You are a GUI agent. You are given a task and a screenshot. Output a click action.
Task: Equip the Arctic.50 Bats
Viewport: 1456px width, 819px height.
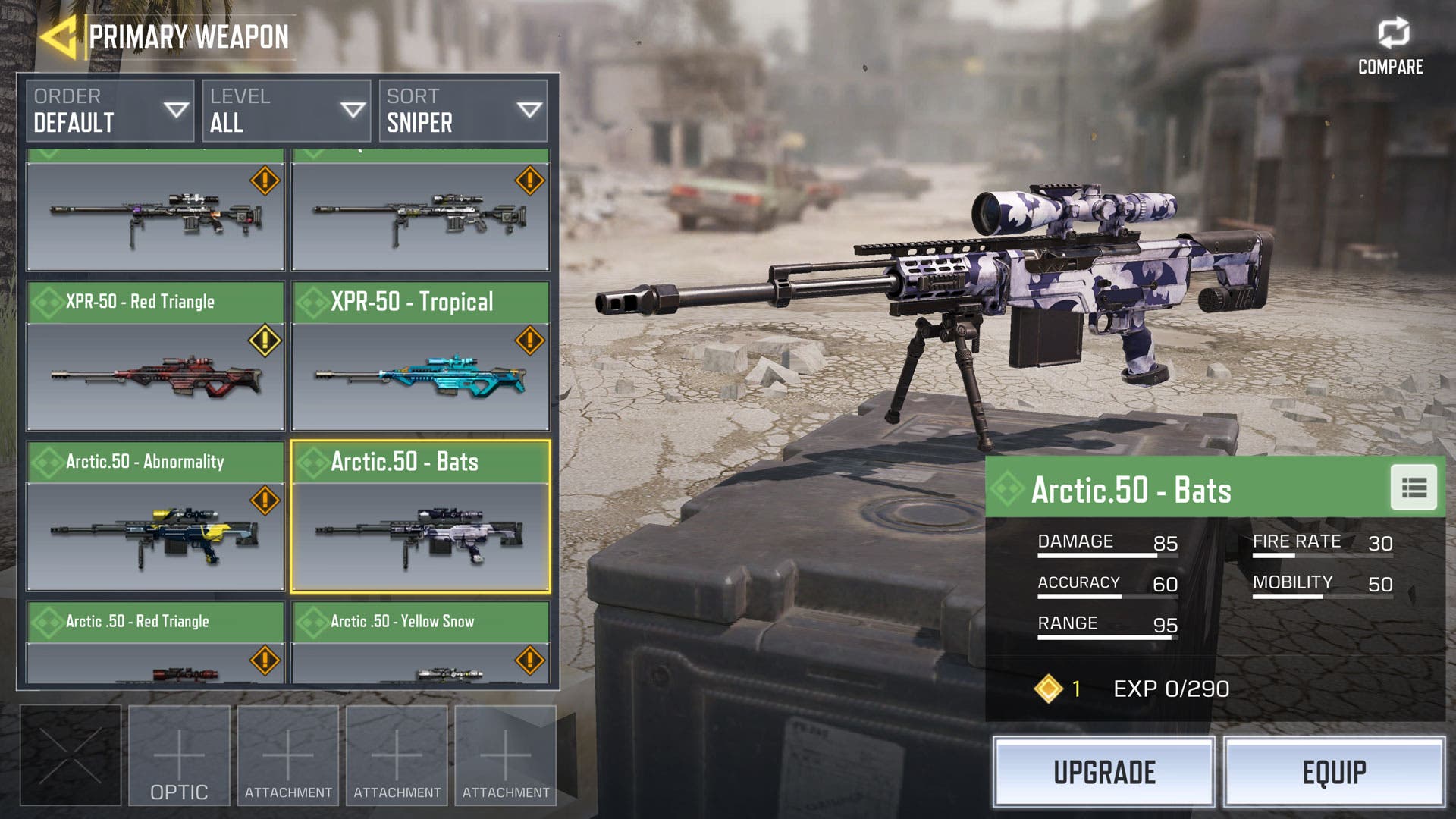1334,772
